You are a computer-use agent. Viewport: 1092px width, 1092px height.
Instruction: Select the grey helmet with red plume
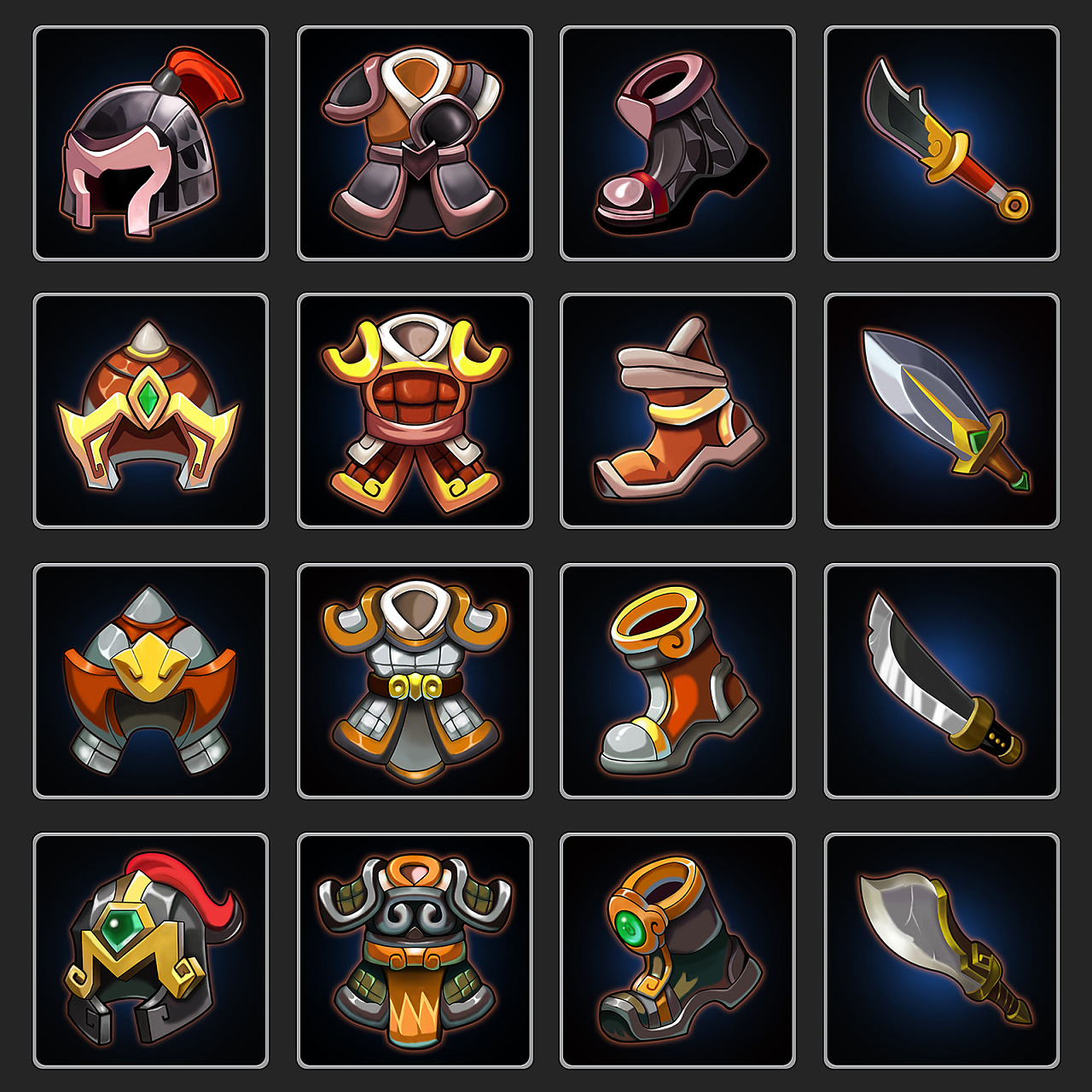[x=150, y=143]
